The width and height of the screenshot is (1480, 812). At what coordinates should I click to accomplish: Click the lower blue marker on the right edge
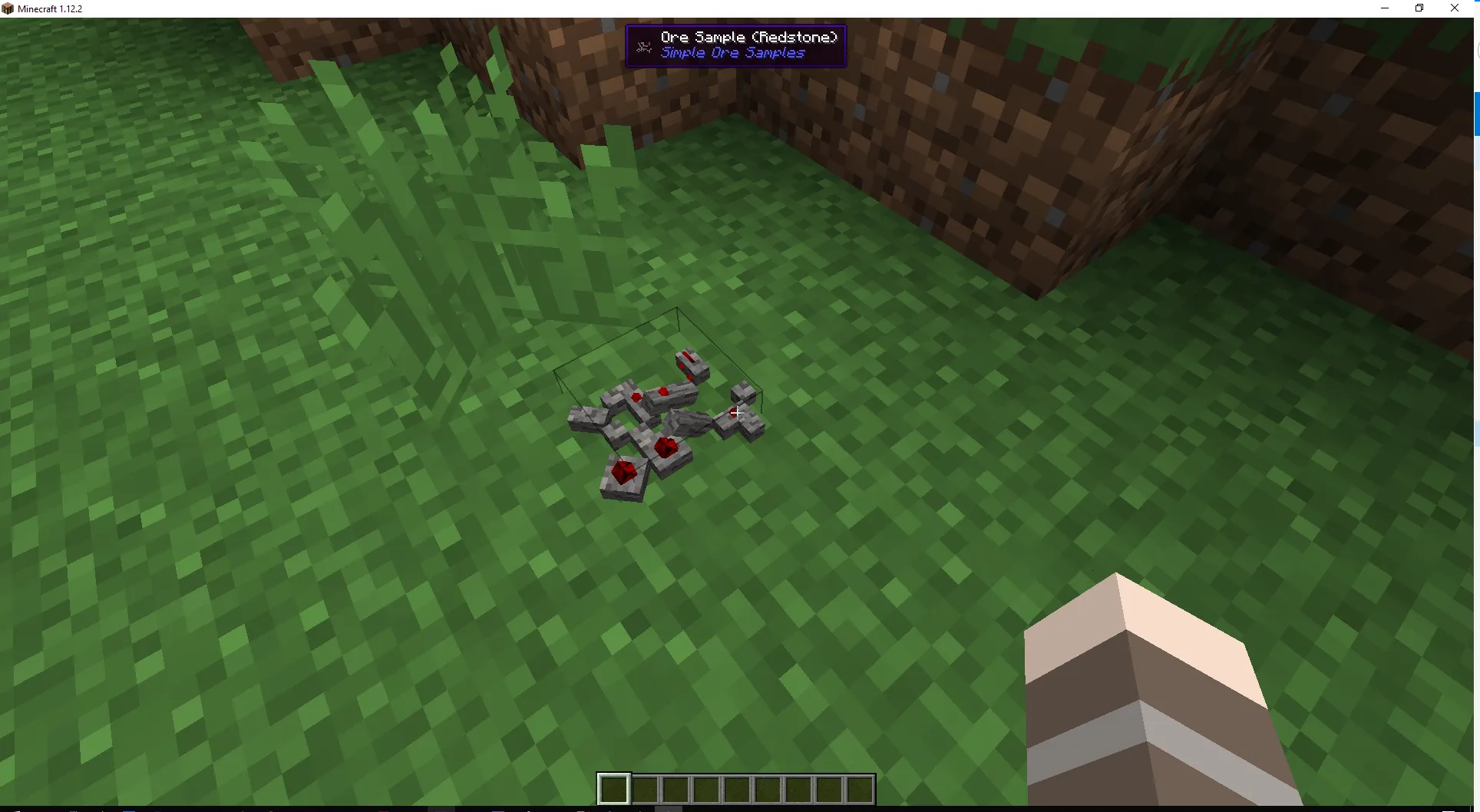1476,434
